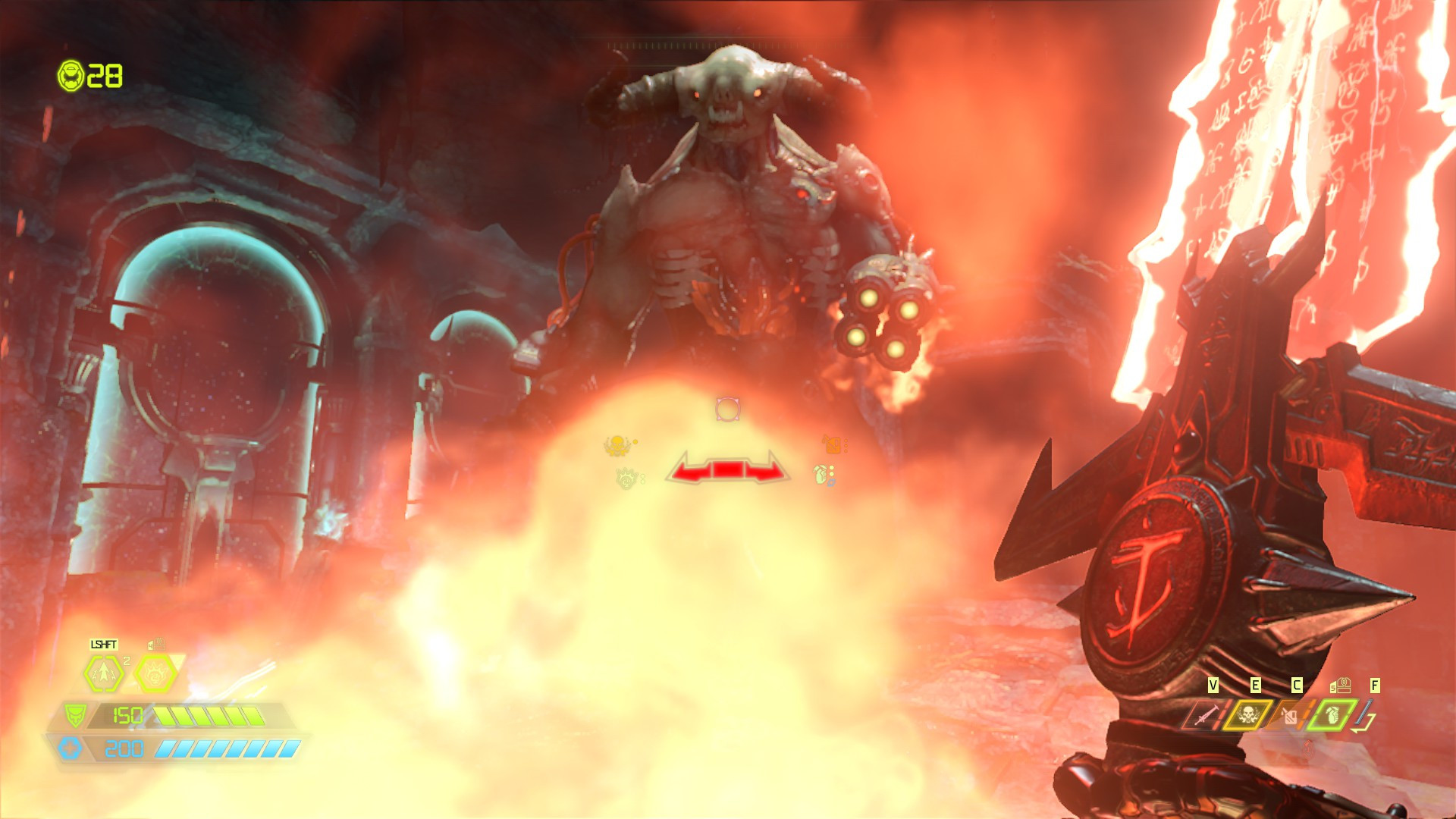The image size is (1456, 819).
Task: Select the Flame Belch canister icon beside C
Action: 1291,717
